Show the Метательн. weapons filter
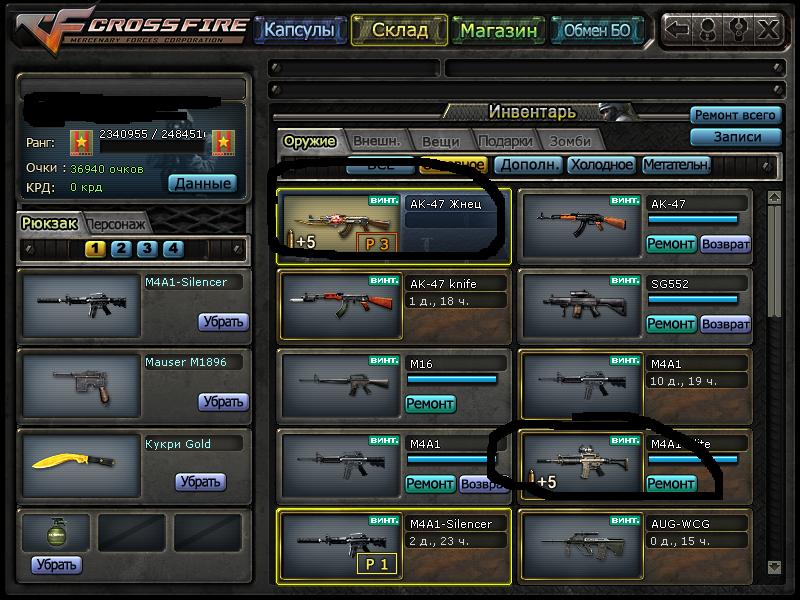Screen dimensions: 800x600 676,165
